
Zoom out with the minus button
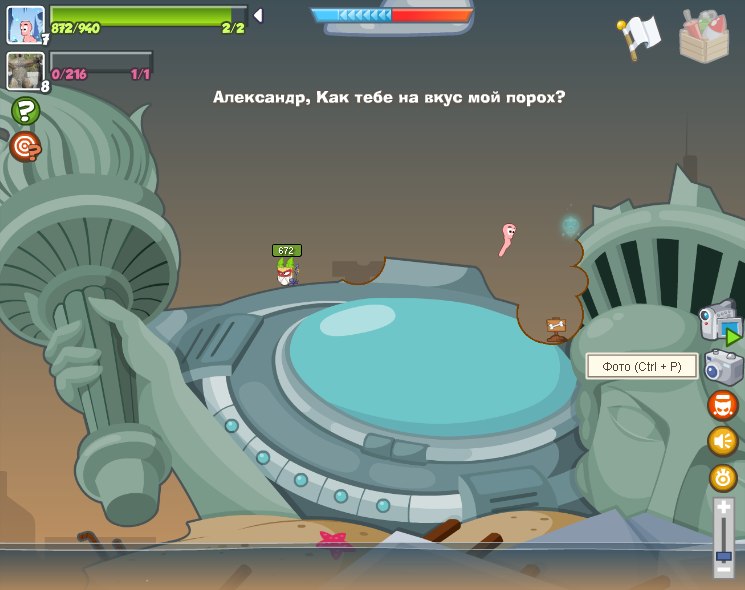724,569
